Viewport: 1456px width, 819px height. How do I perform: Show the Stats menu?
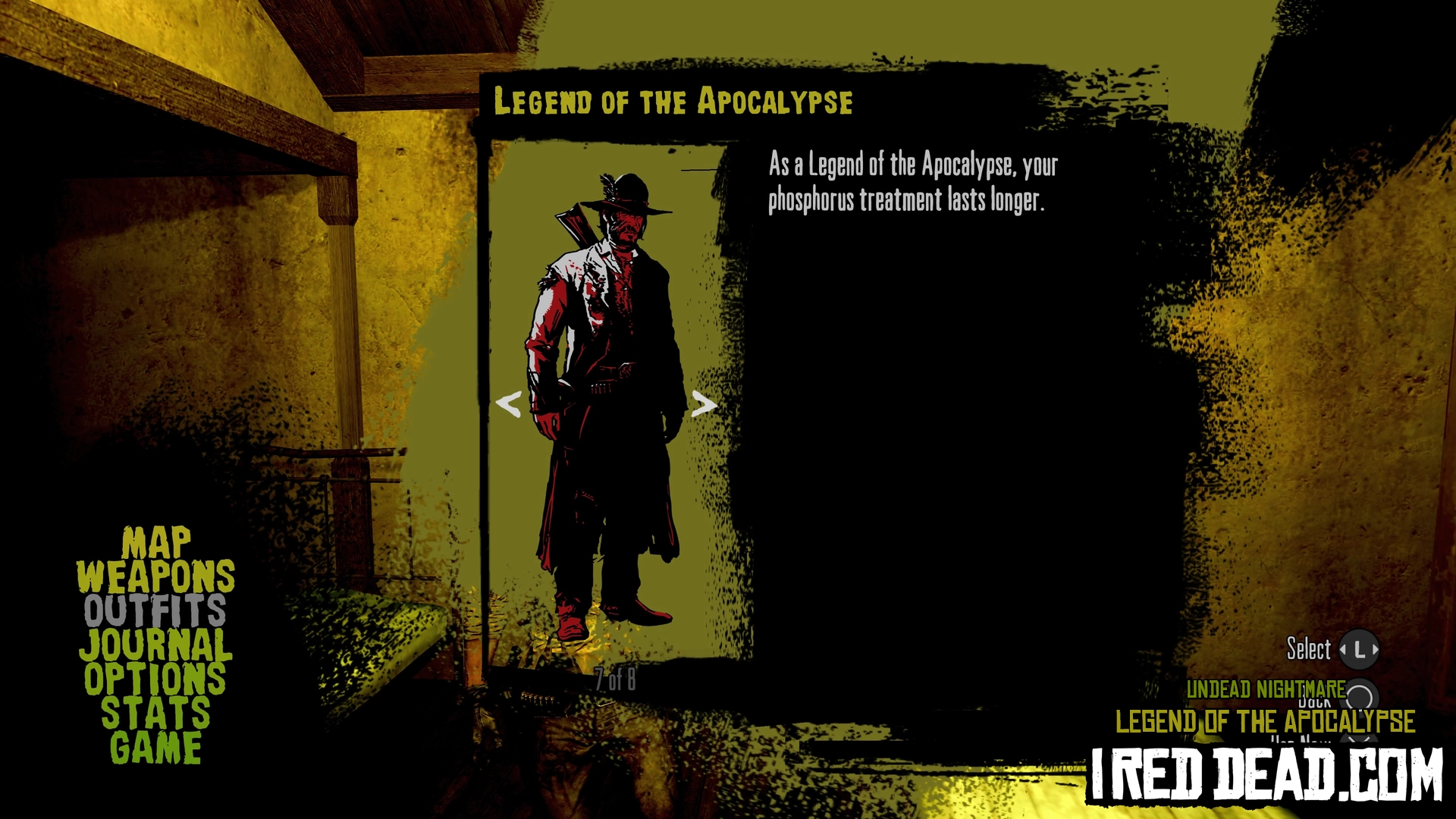155,714
